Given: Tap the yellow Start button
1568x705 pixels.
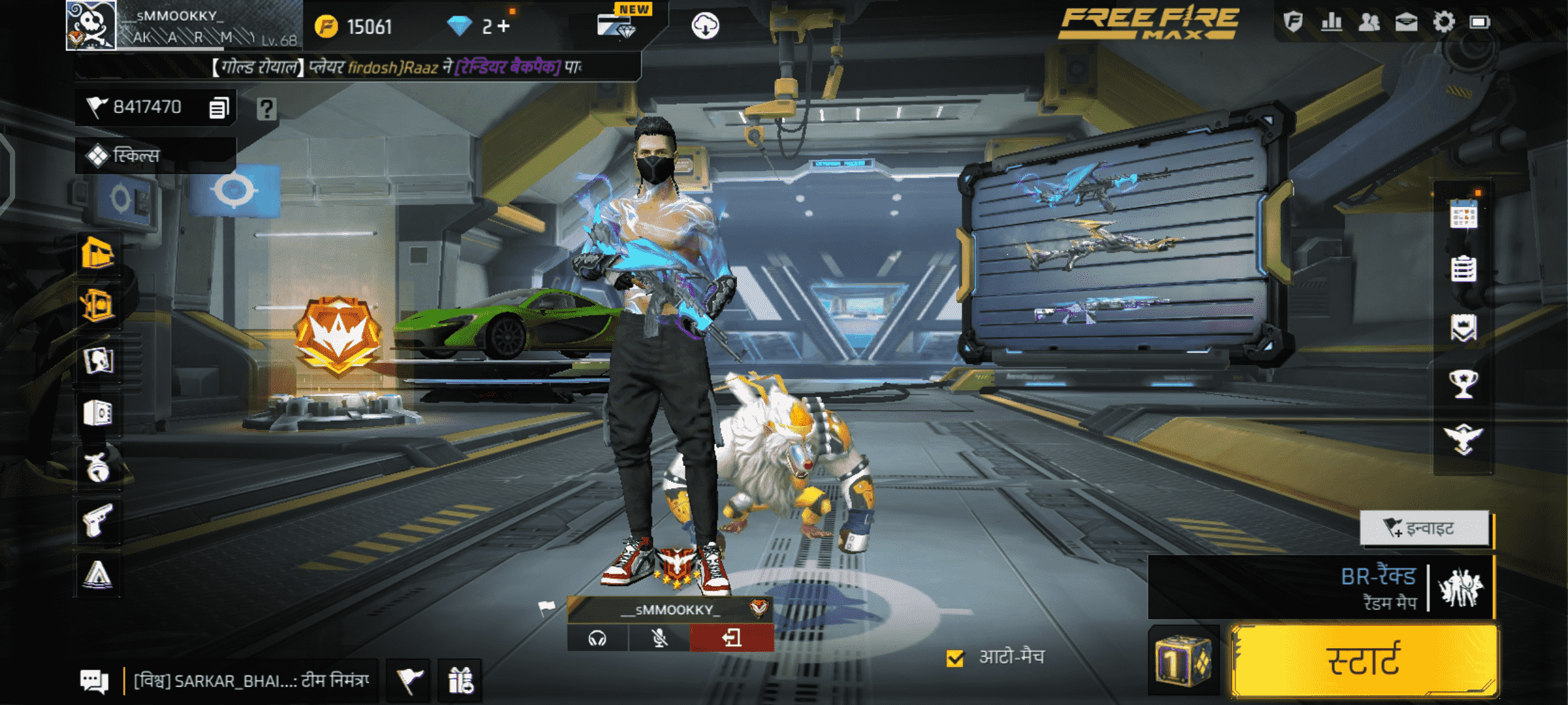Looking at the screenshot, I should pos(1364,660).
